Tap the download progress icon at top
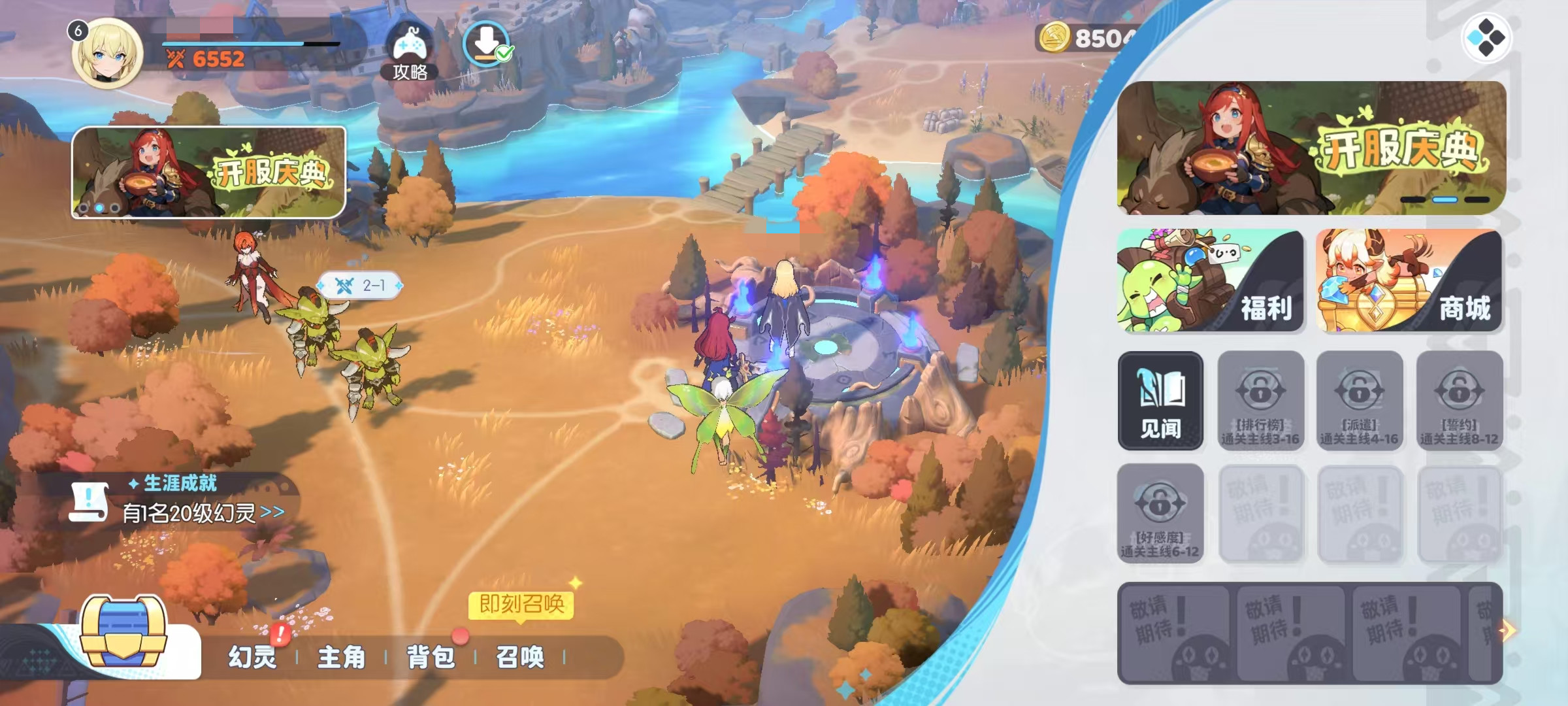 (488, 42)
